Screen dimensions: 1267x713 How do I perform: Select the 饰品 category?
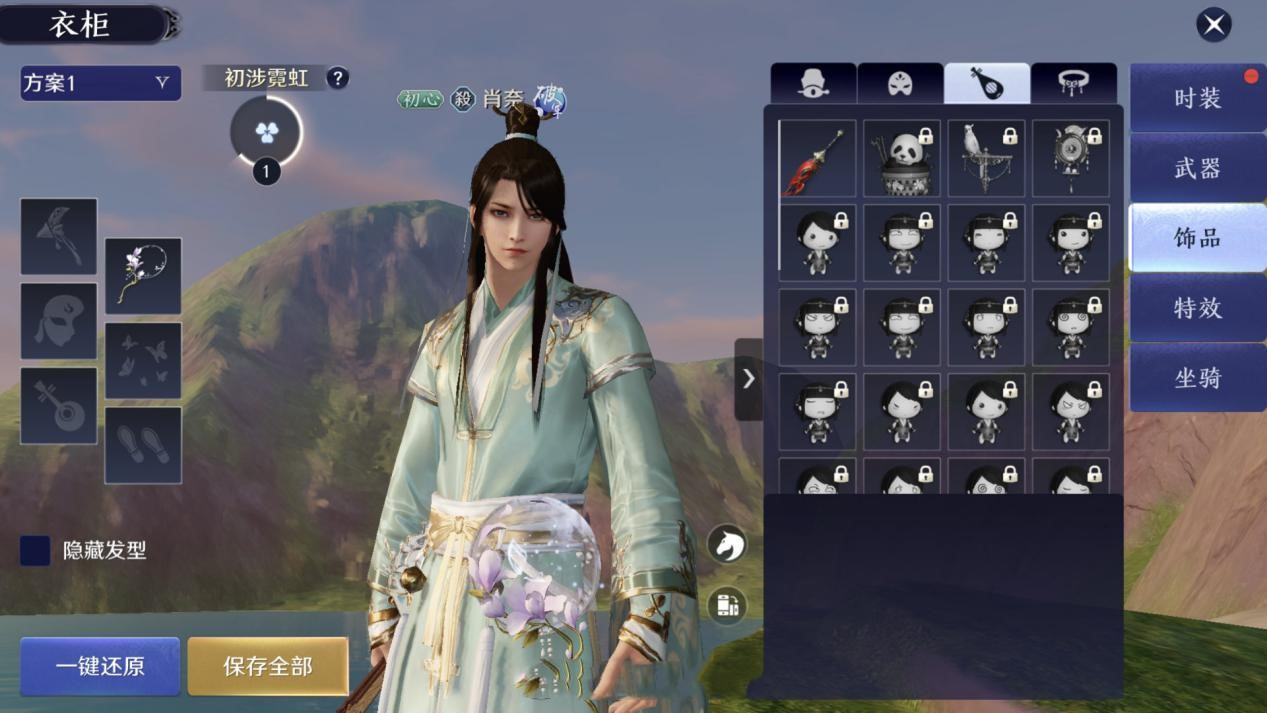1197,238
